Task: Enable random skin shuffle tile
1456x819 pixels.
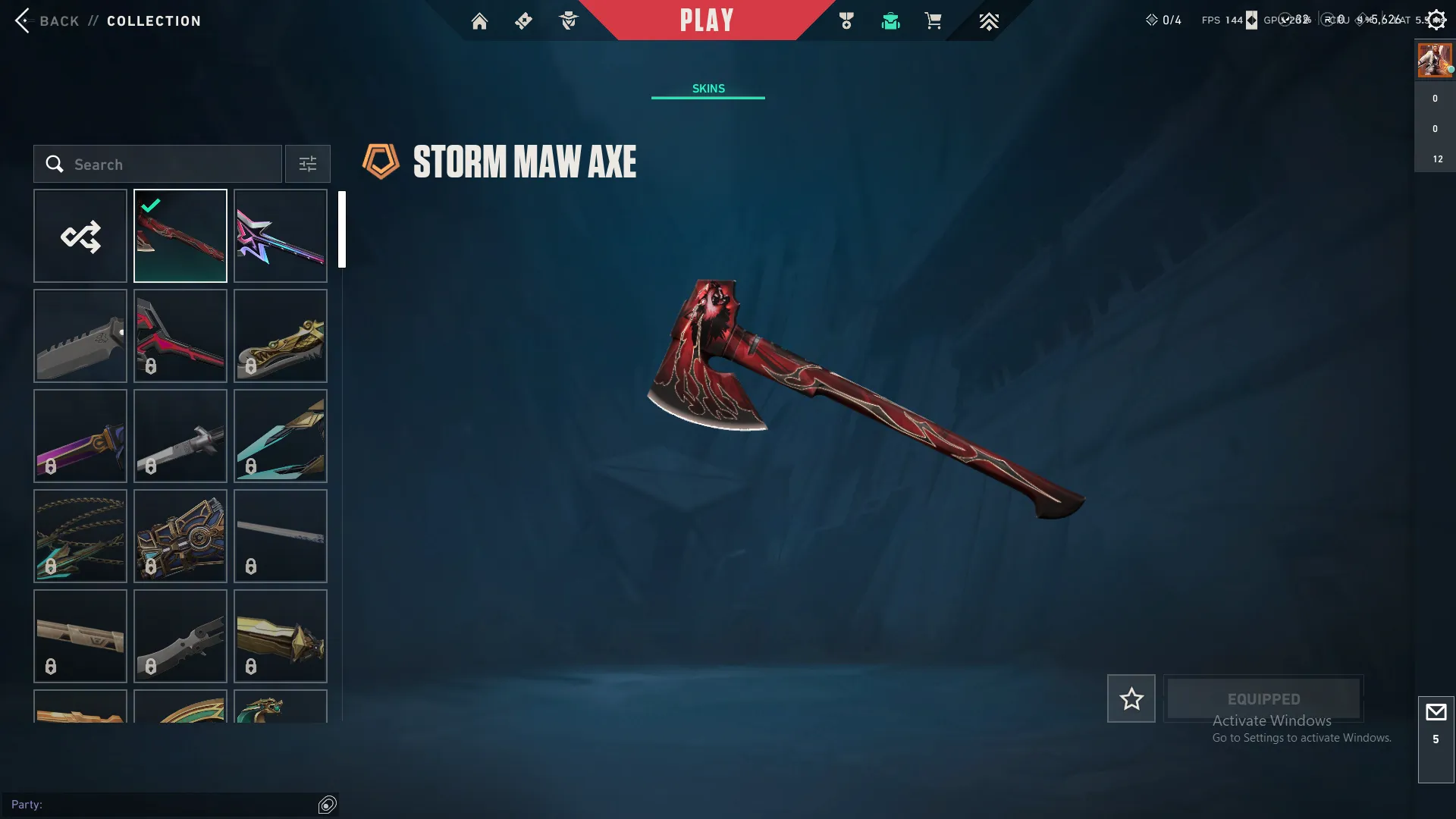Action: coord(80,236)
